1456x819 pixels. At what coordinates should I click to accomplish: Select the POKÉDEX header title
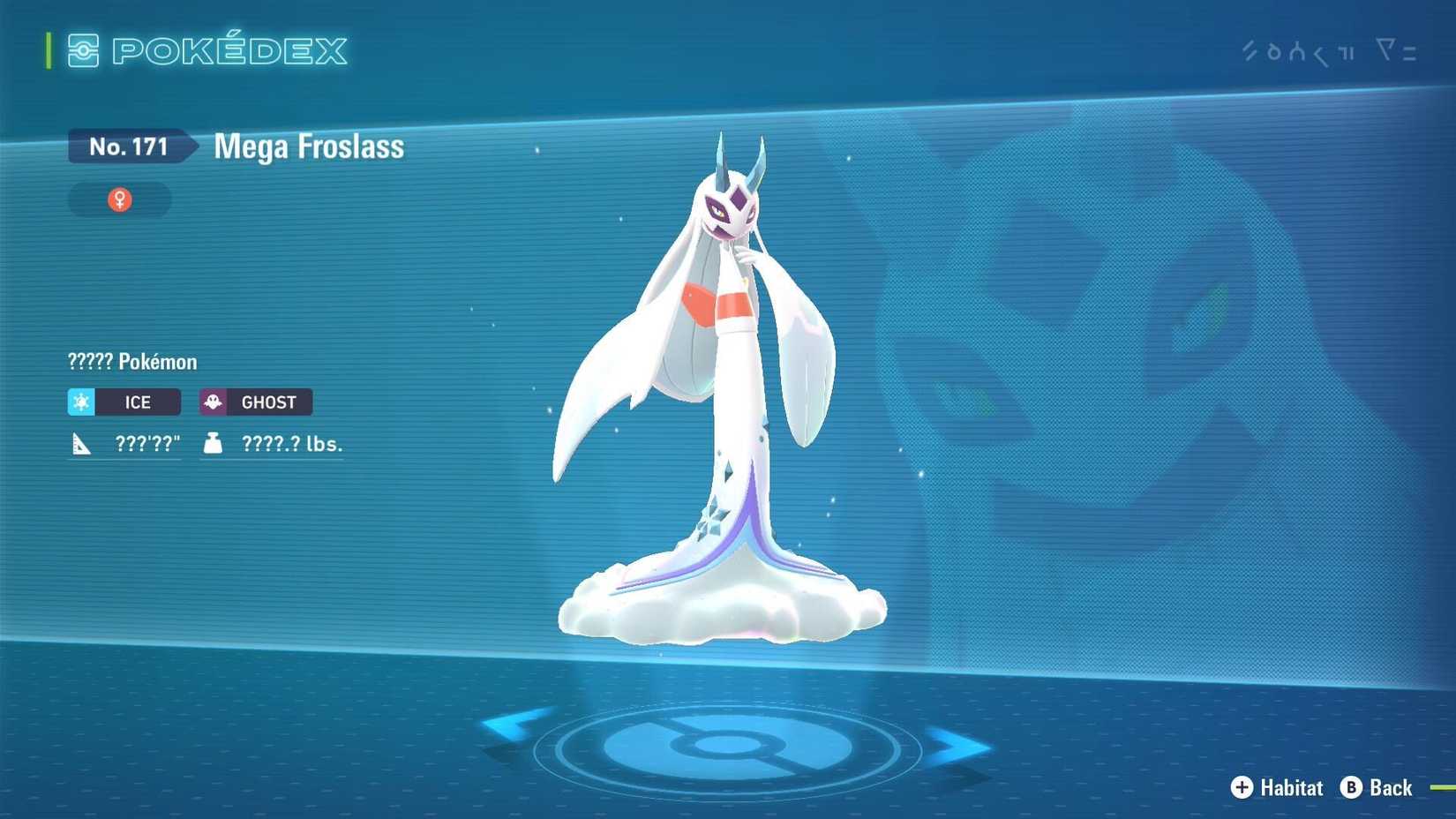coord(229,51)
